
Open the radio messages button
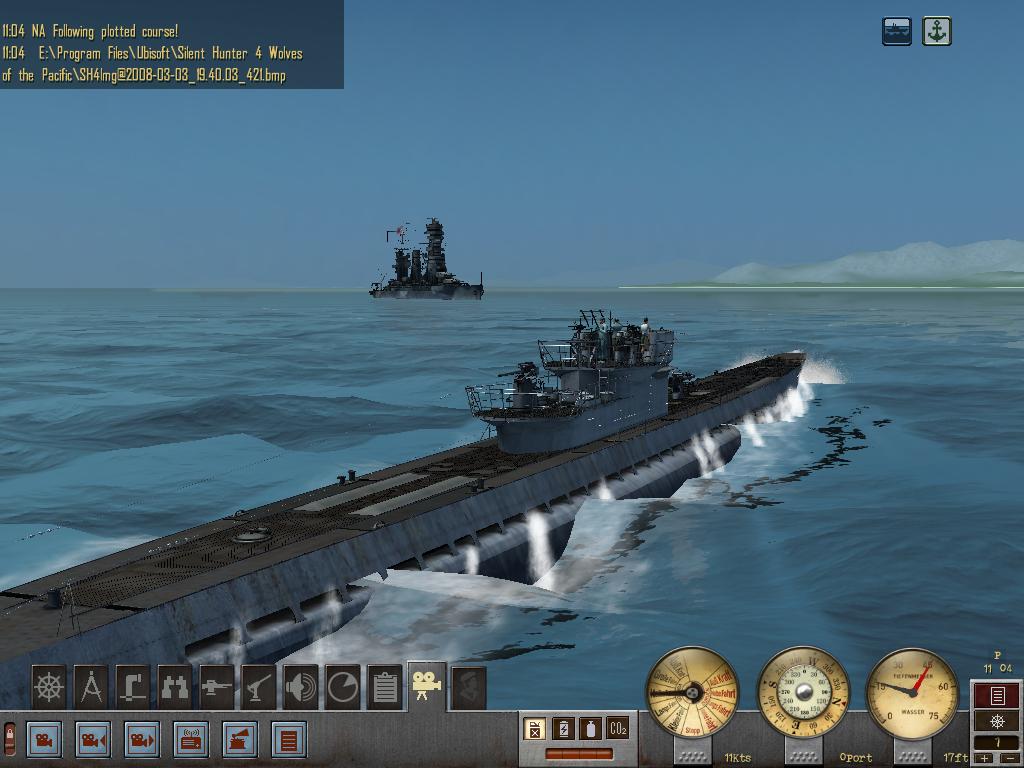(x=191, y=741)
